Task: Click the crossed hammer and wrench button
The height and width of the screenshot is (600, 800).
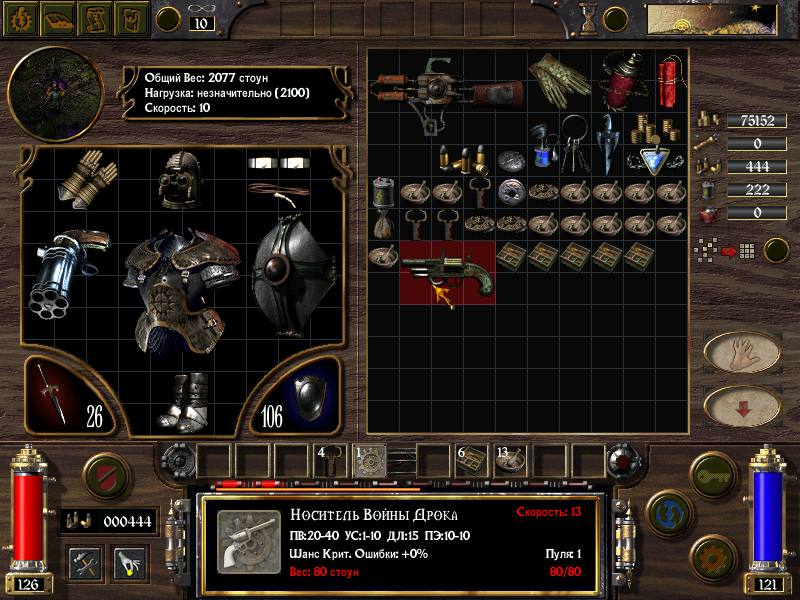Action: (x=84, y=563)
